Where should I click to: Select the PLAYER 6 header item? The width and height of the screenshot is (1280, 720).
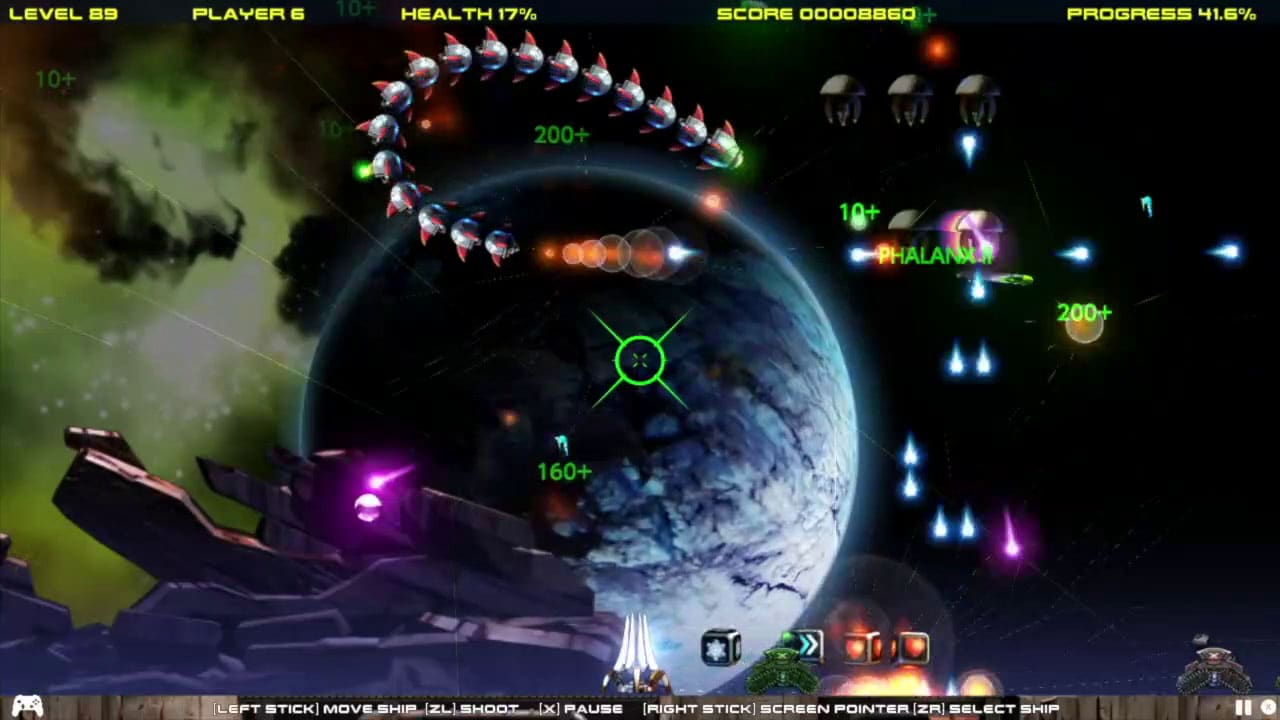248,14
